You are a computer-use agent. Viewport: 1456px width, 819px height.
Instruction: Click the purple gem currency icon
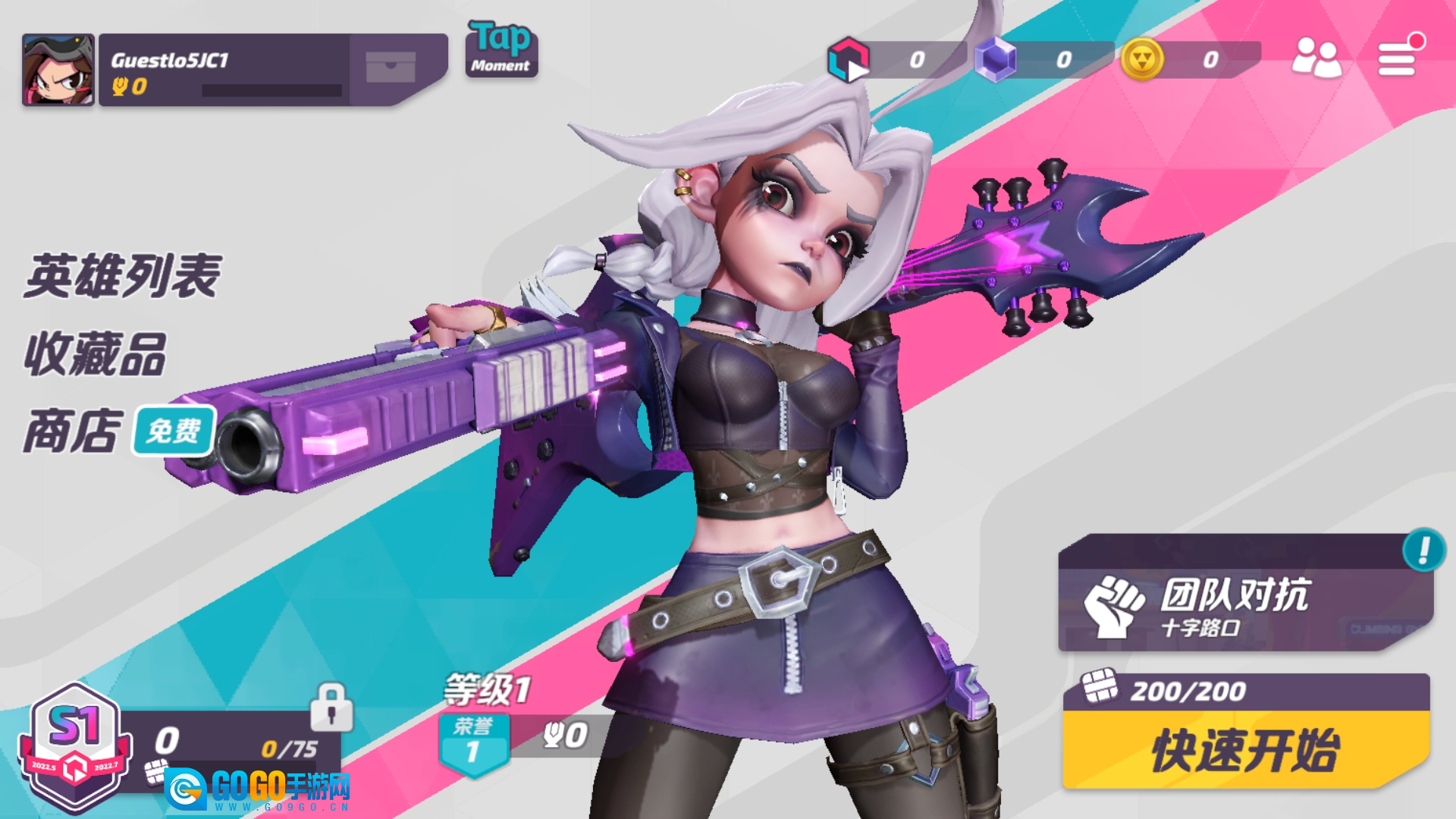point(995,59)
